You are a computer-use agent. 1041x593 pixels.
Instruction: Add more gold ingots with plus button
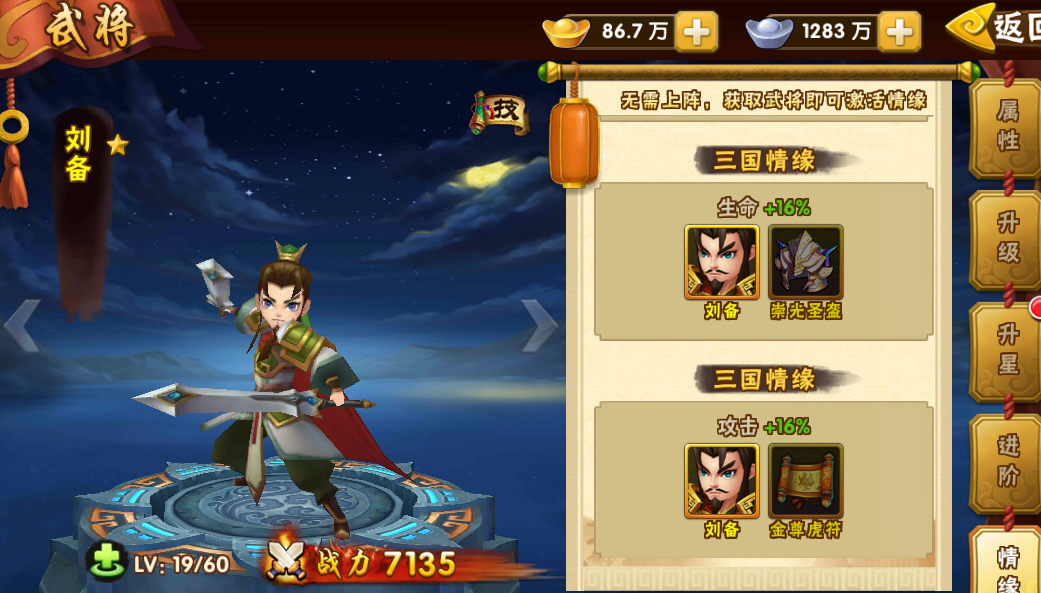pyautogui.click(x=696, y=32)
